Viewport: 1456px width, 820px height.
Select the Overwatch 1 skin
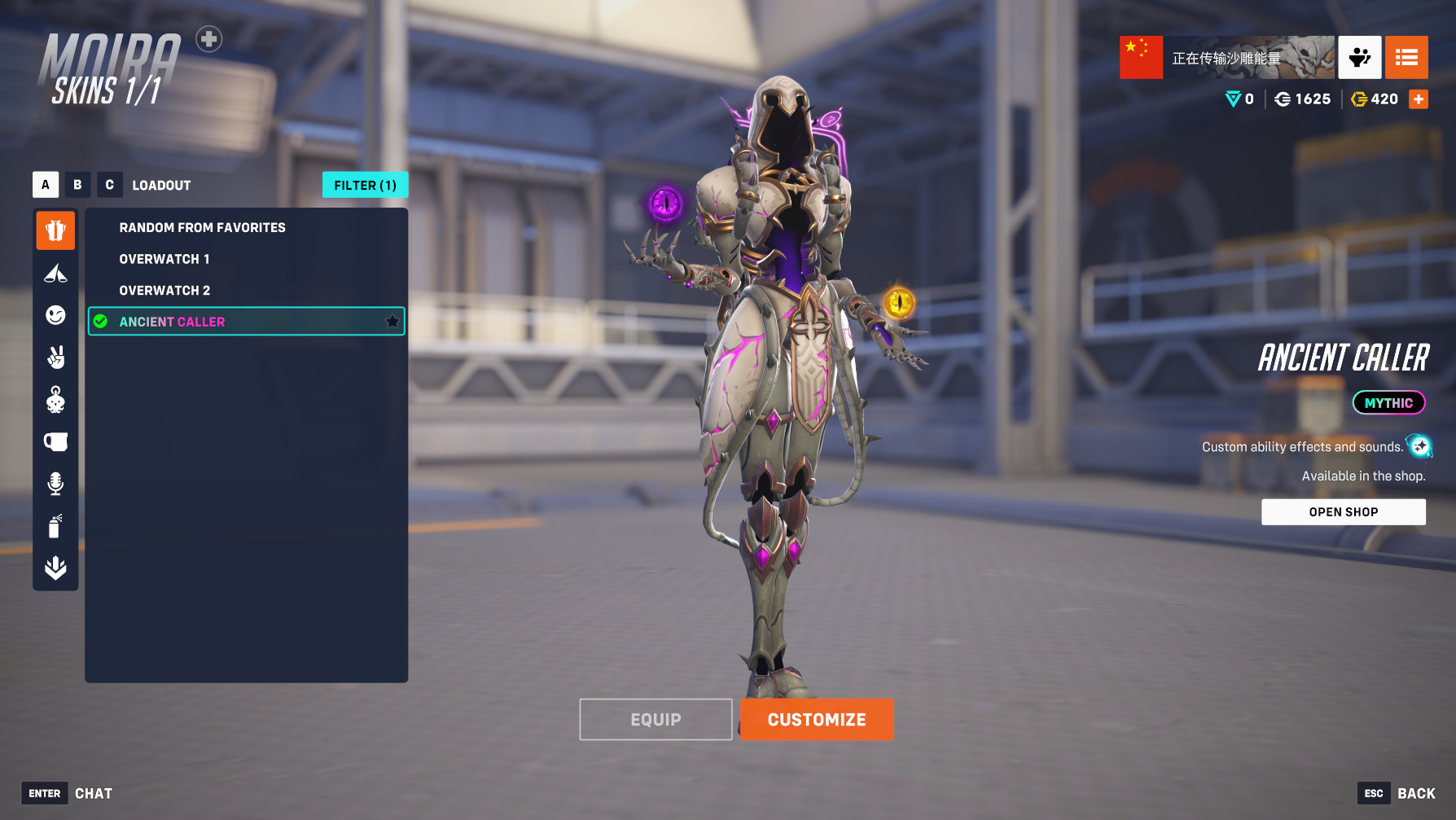[x=164, y=259]
